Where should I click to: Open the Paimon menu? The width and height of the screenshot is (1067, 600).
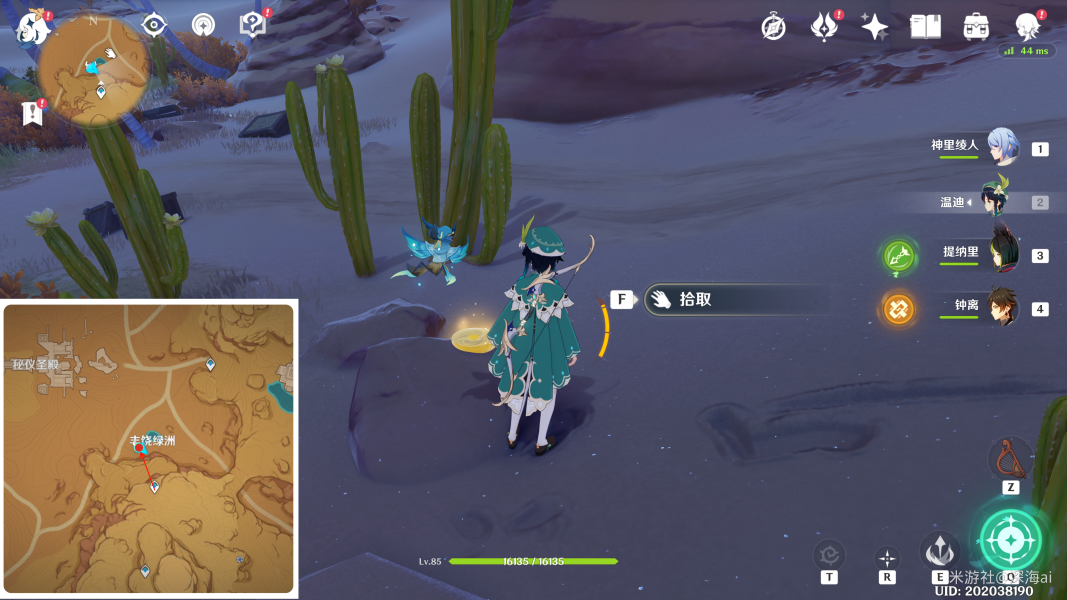[x=33, y=28]
